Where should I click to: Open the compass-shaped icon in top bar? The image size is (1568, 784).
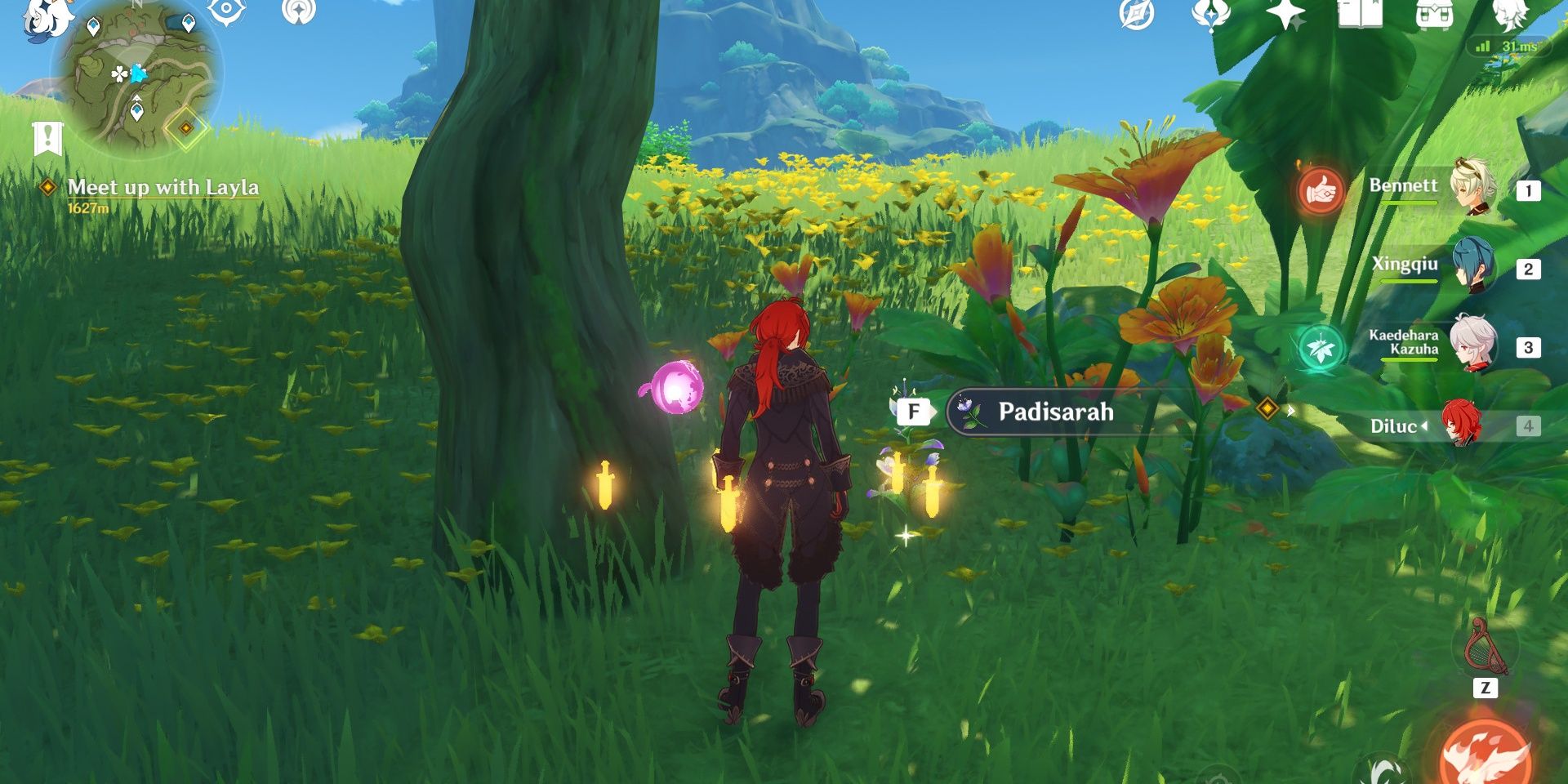click(1136, 14)
